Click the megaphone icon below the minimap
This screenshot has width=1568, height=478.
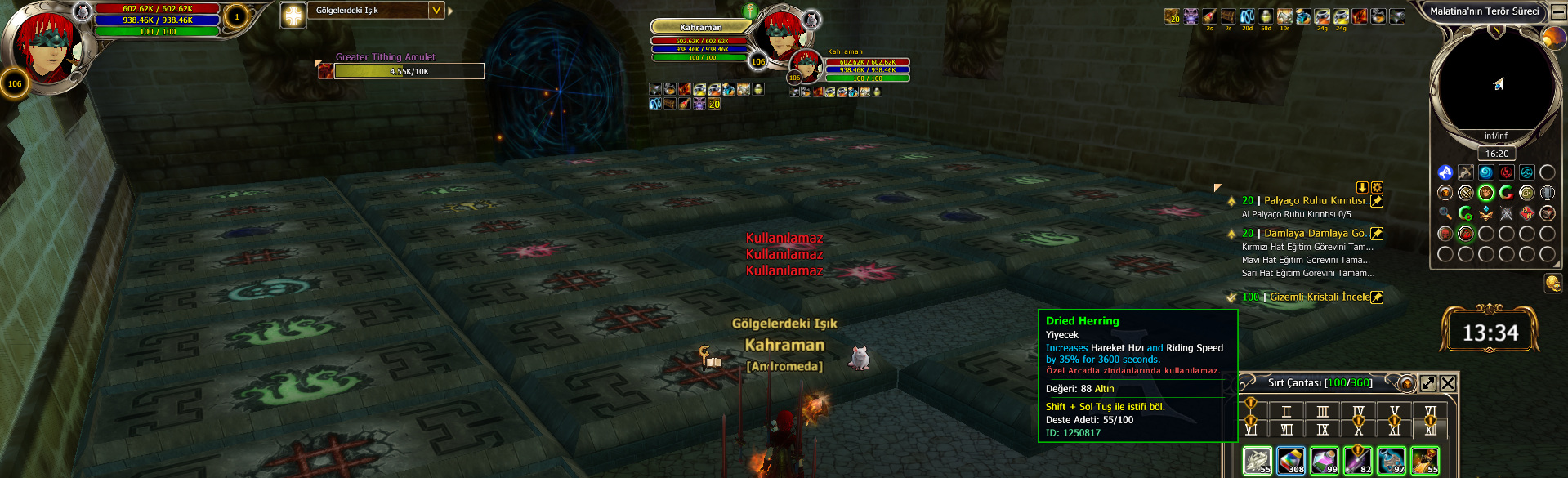point(1552,283)
